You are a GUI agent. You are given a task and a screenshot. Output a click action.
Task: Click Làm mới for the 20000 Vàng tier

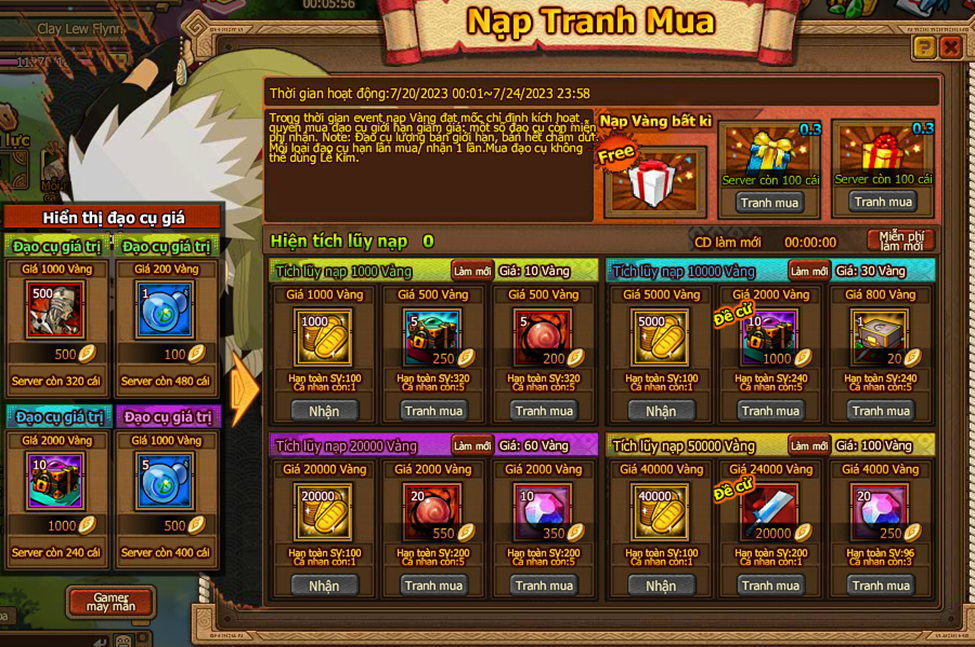coord(472,445)
